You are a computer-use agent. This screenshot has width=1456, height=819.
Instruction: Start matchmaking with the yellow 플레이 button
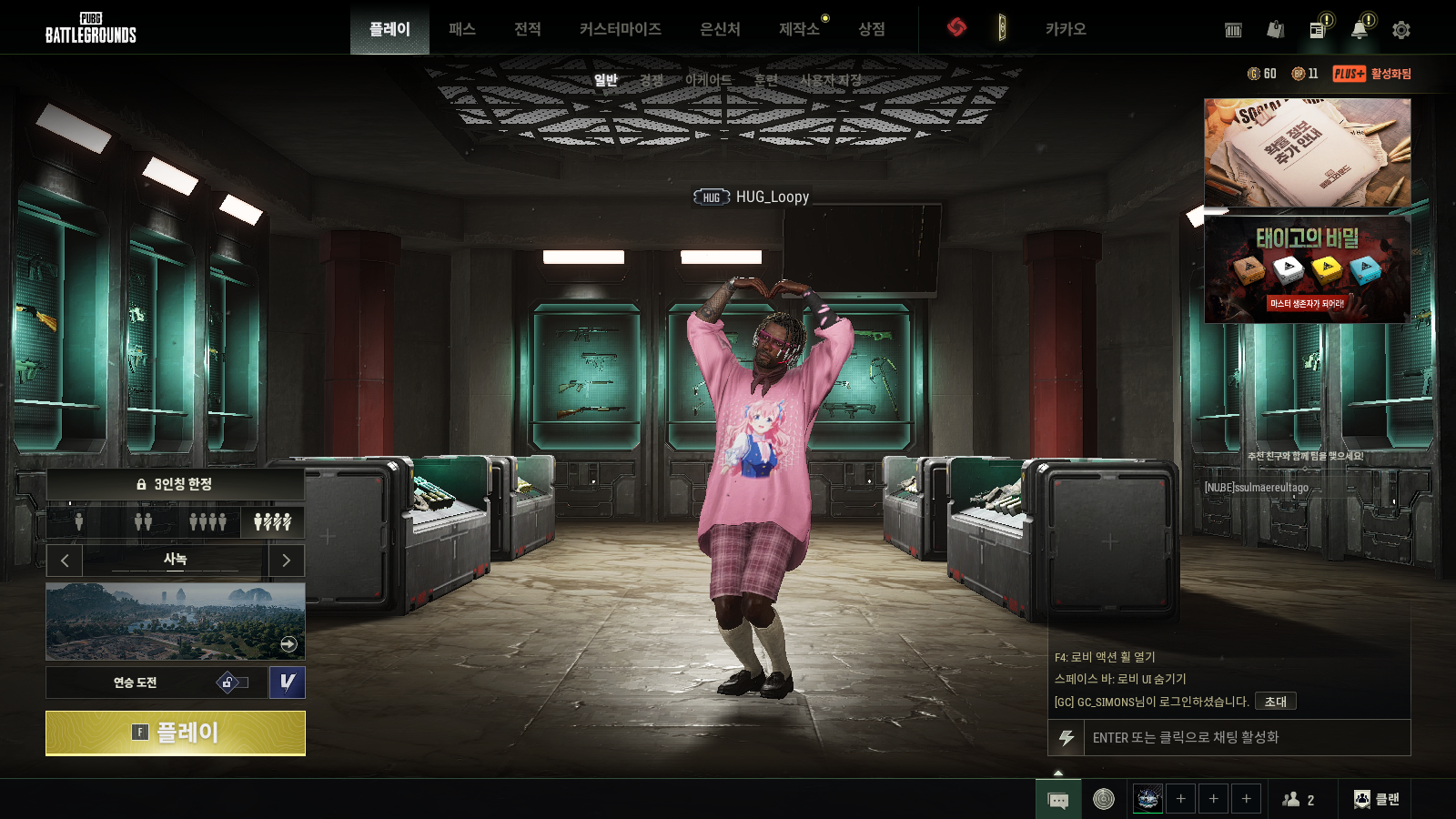pyautogui.click(x=176, y=733)
